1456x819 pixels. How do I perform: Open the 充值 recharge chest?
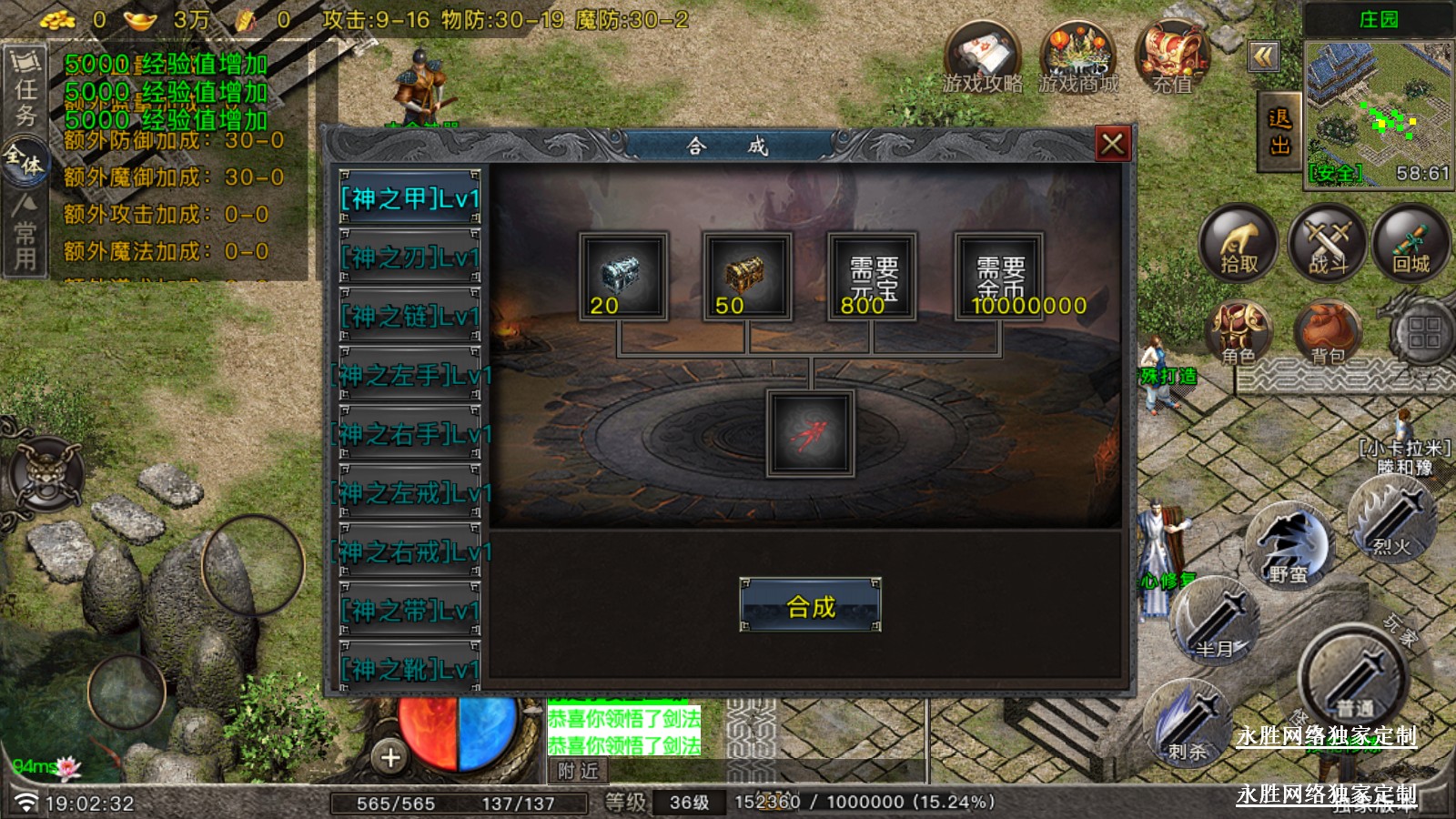tap(1172, 58)
